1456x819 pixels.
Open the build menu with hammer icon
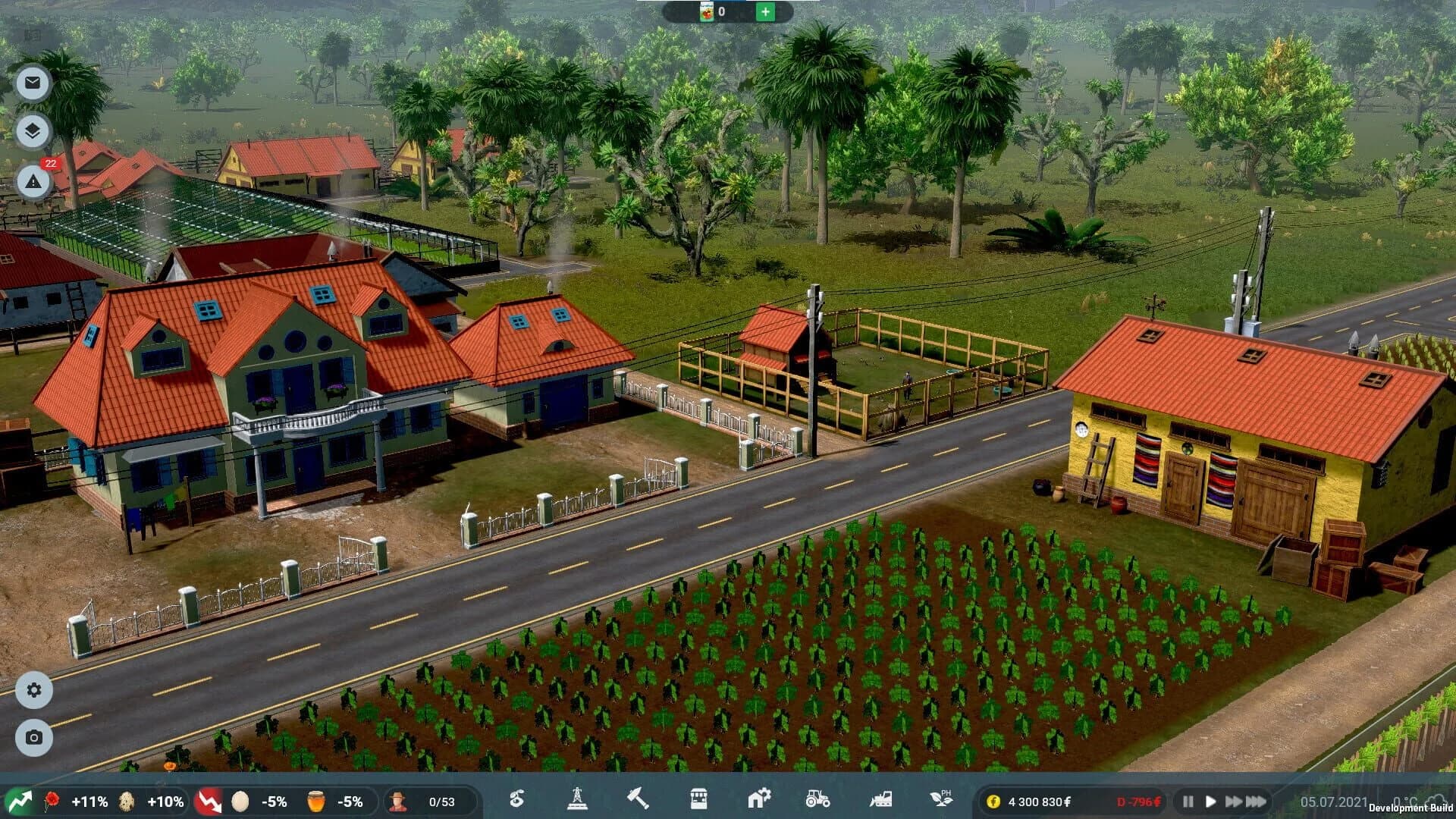pos(639,800)
